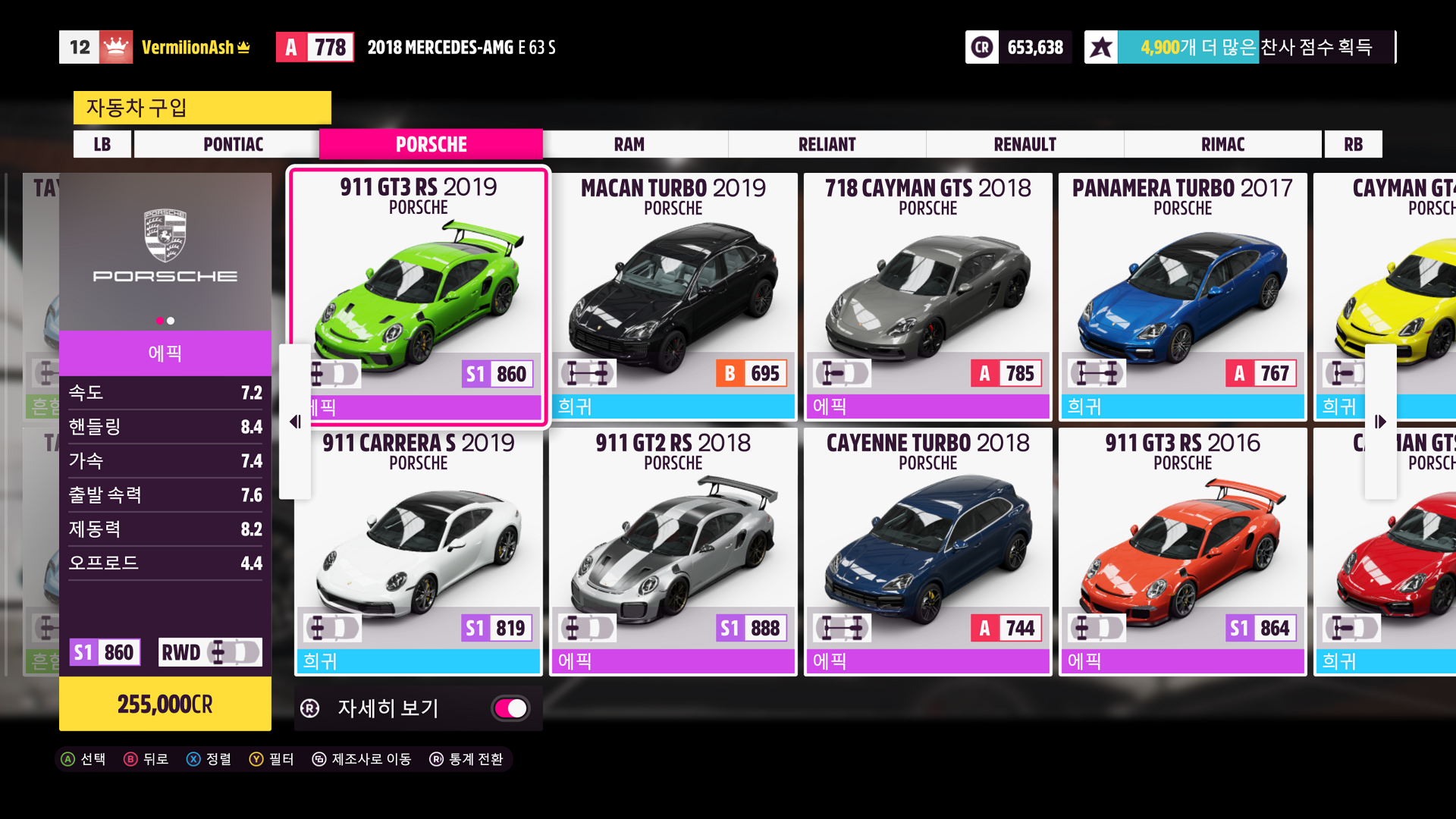Screen dimensions: 1456x819
Task: Toggle the 자세히 보기 detail view switch
Action: (511, 708)
